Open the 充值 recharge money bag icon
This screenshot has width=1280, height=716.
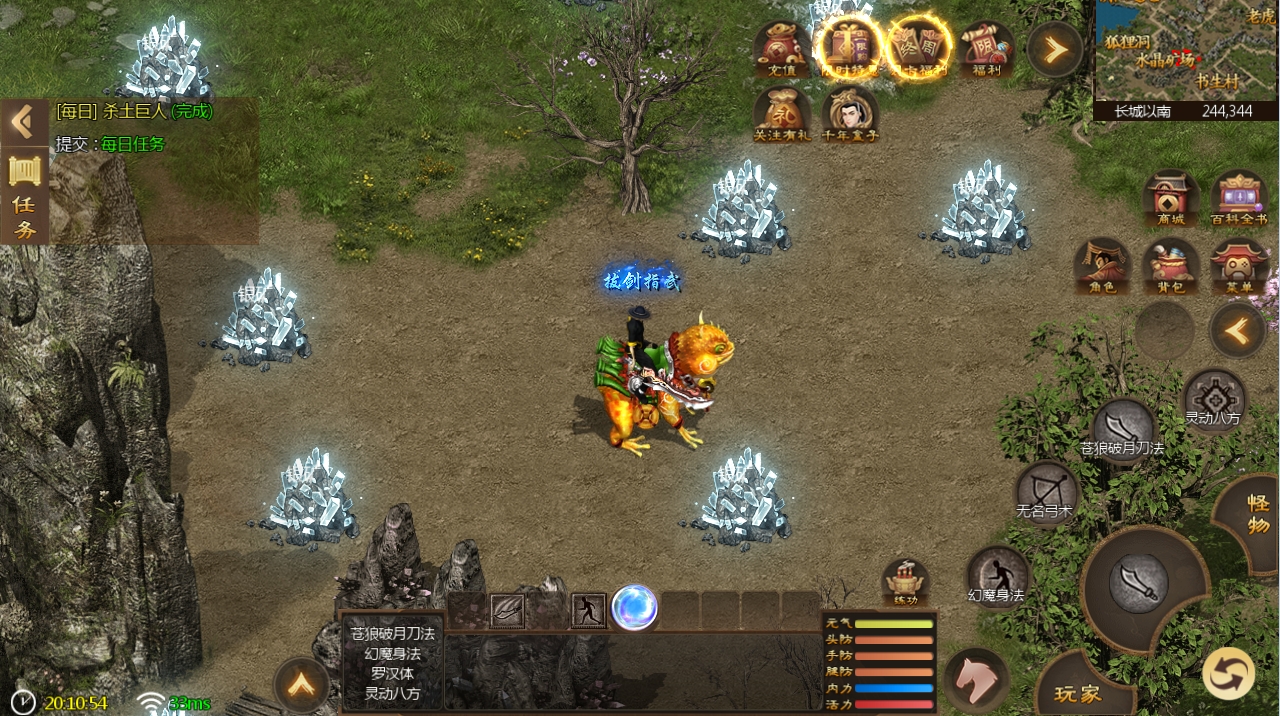[x=782, y=49]
